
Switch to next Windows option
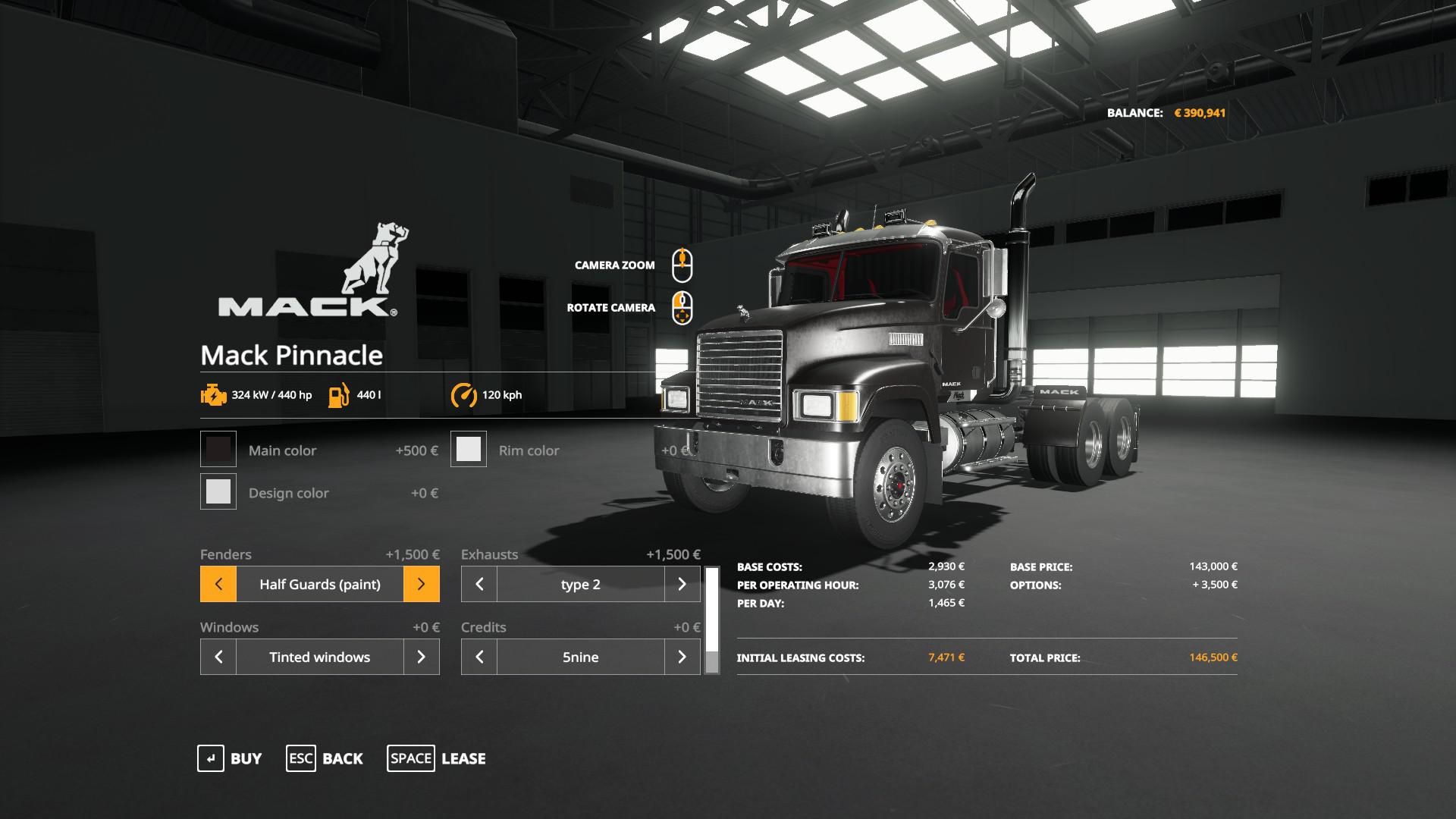(x=422, y=657)
